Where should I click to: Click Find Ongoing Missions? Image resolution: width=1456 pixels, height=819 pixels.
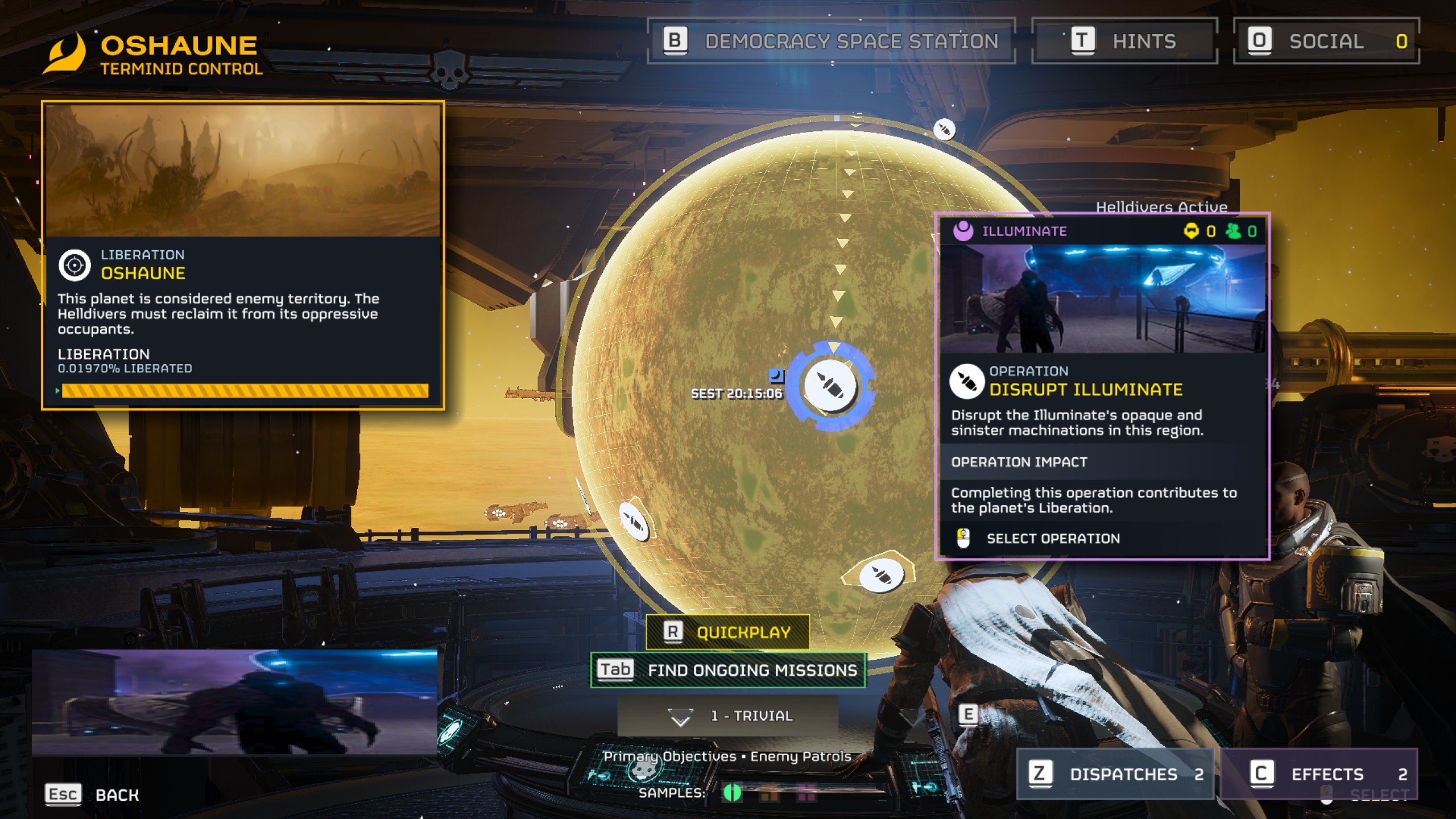pos(727,670)
